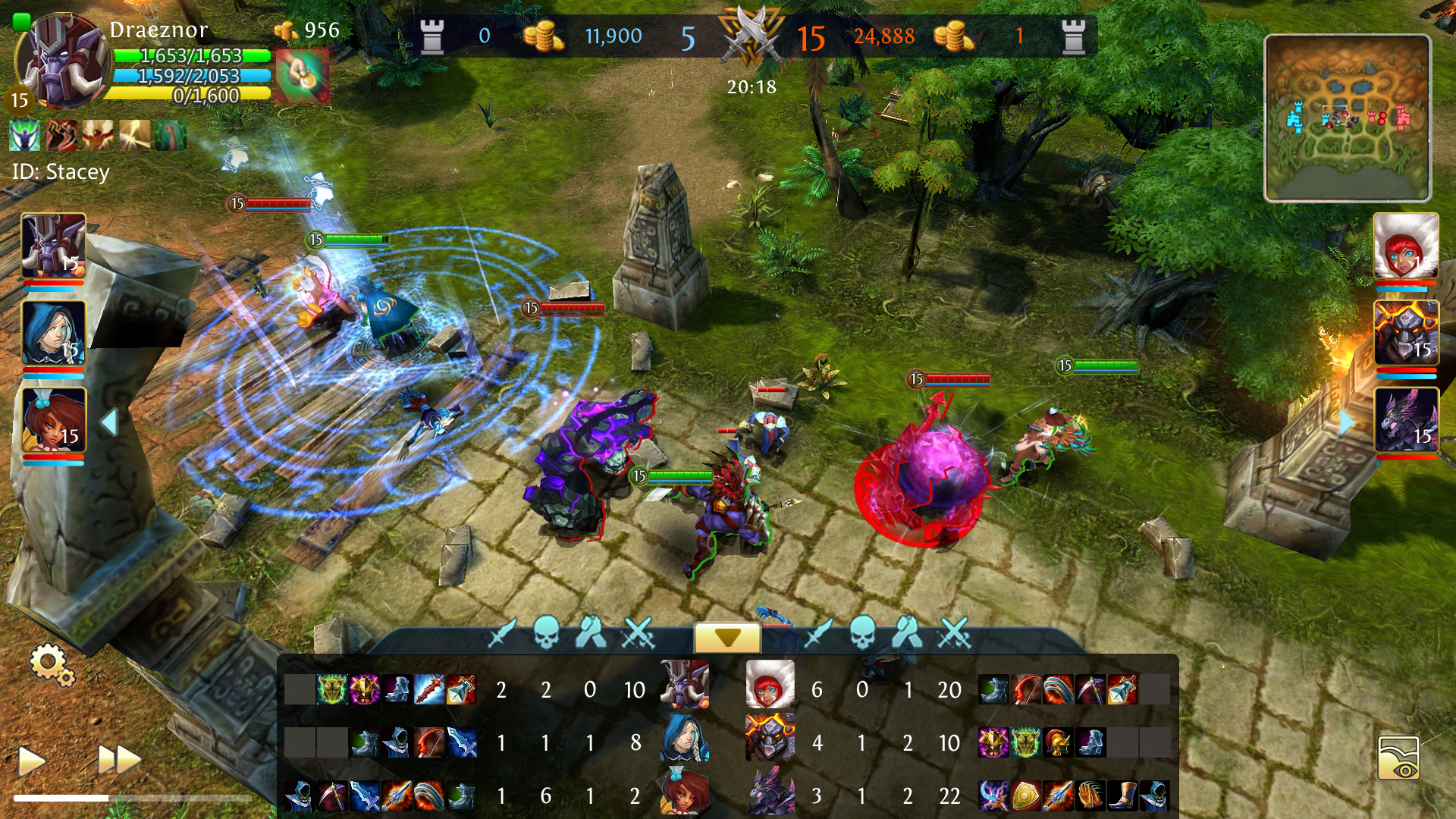Seek on the replay progress bar
The image size is (1456, 819).
(x=133, y=798)
